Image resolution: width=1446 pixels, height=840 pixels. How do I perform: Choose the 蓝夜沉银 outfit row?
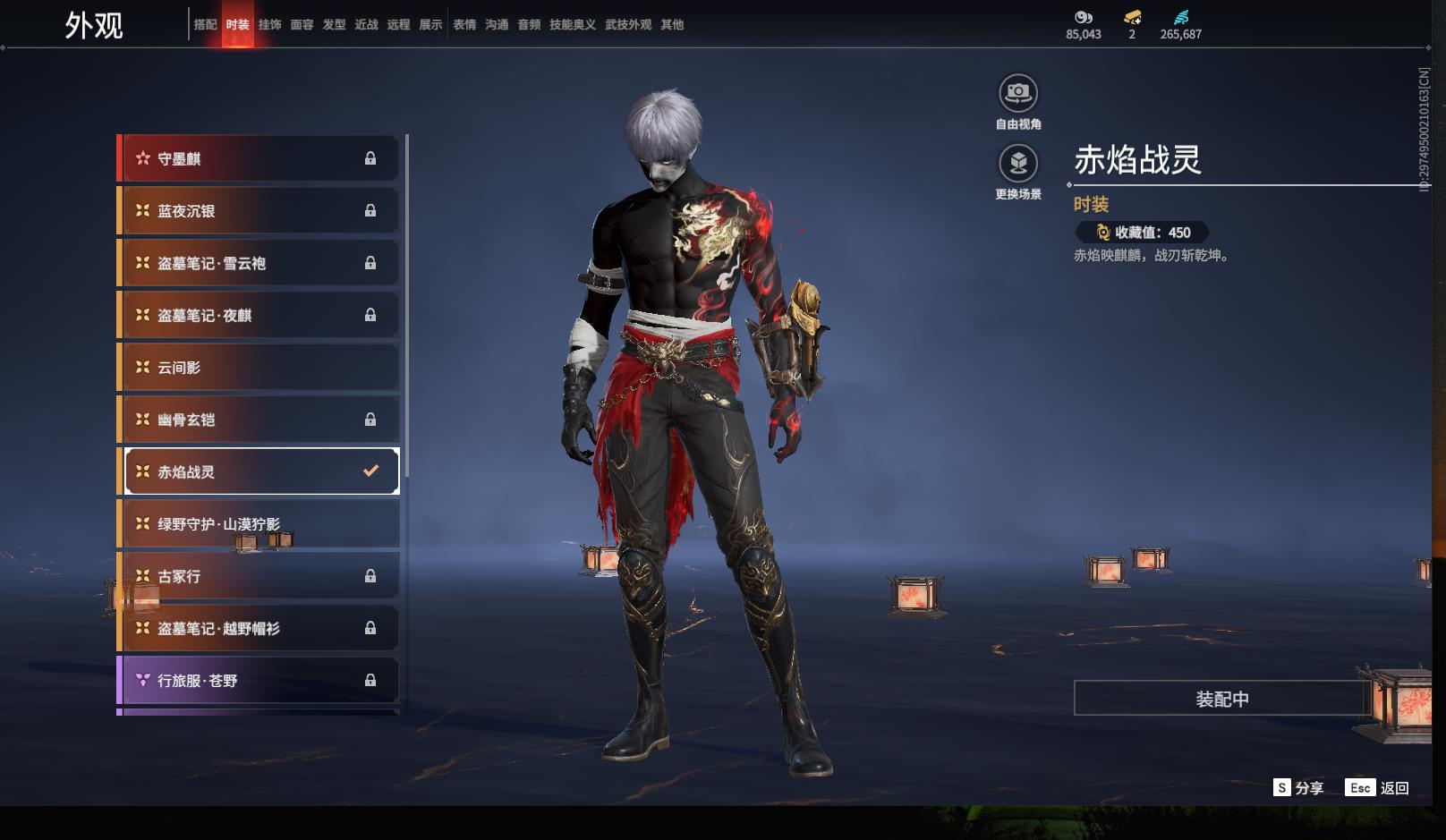(x=259, y=211)
